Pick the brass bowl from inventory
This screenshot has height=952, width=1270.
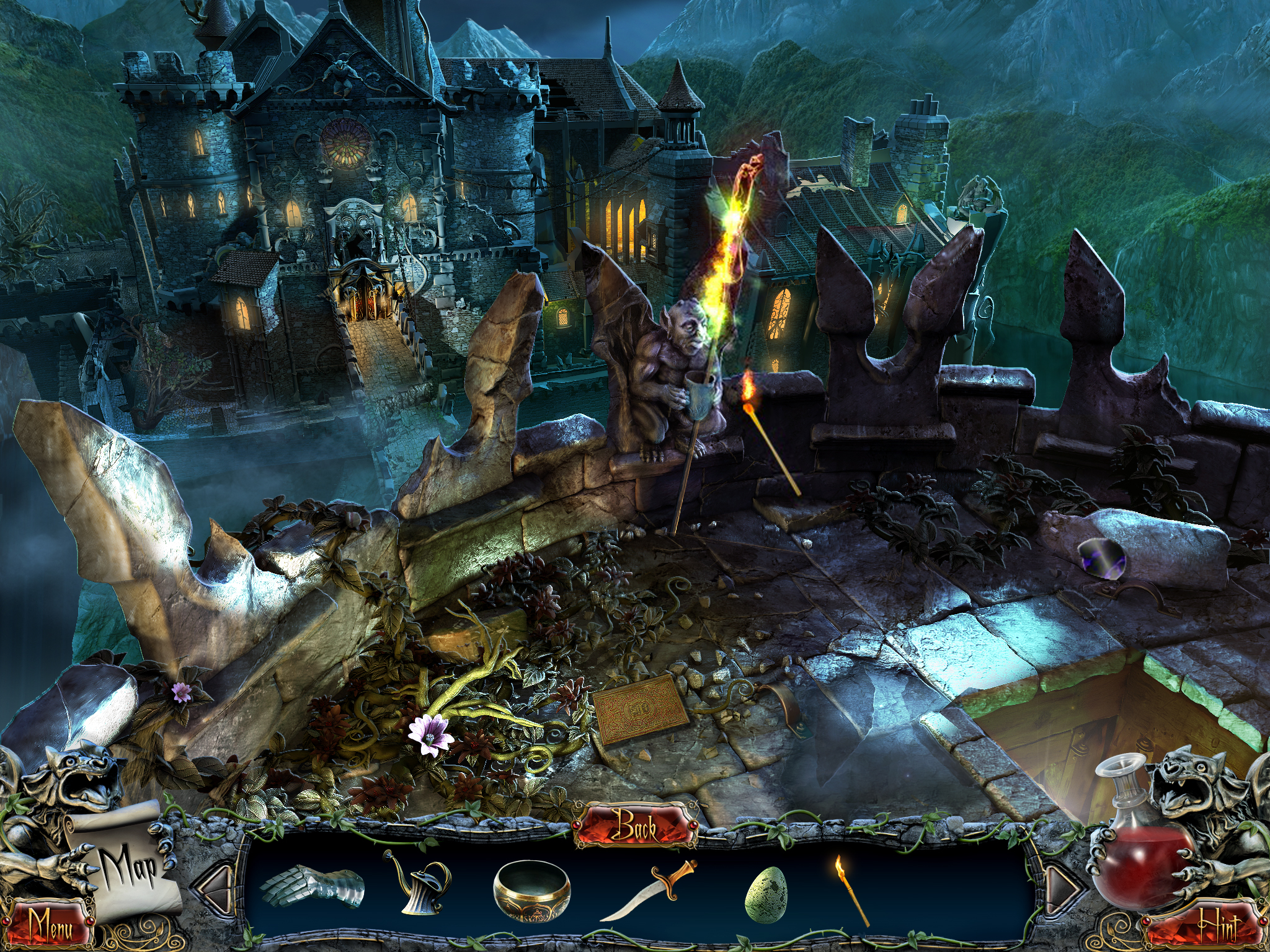pos(531,888)
